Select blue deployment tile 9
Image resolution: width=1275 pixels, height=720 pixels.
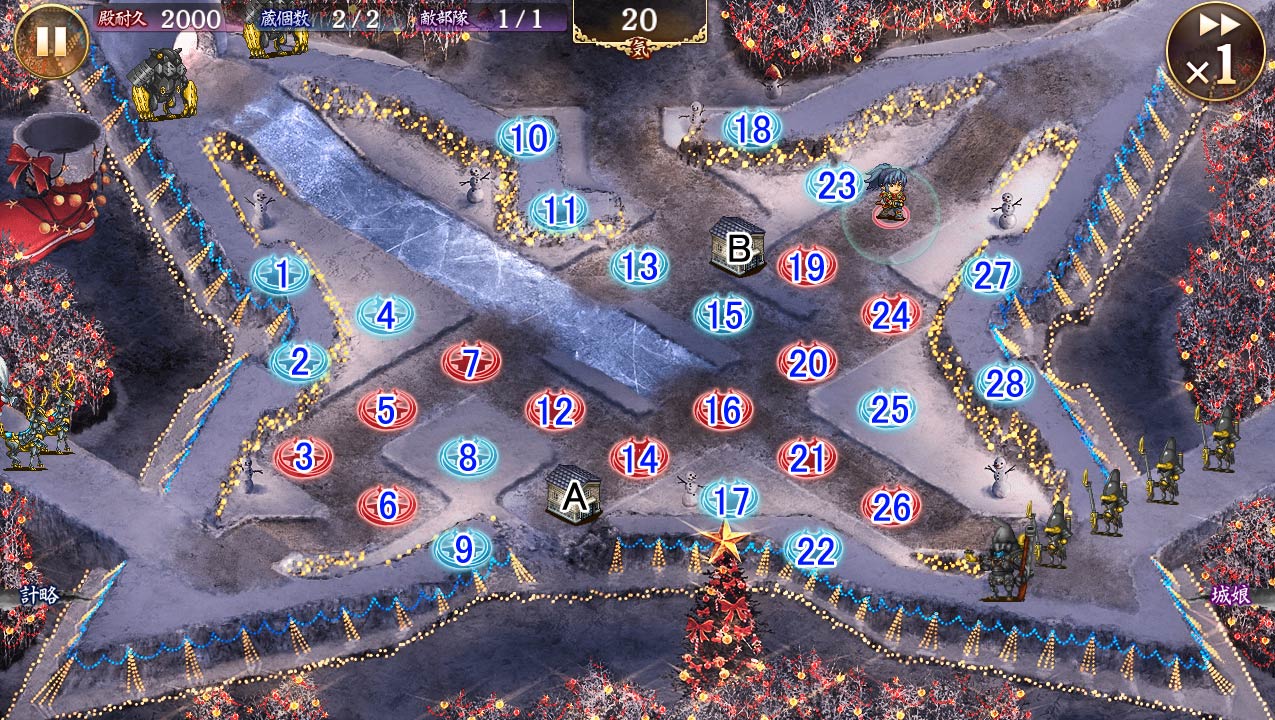click(462, 549)
